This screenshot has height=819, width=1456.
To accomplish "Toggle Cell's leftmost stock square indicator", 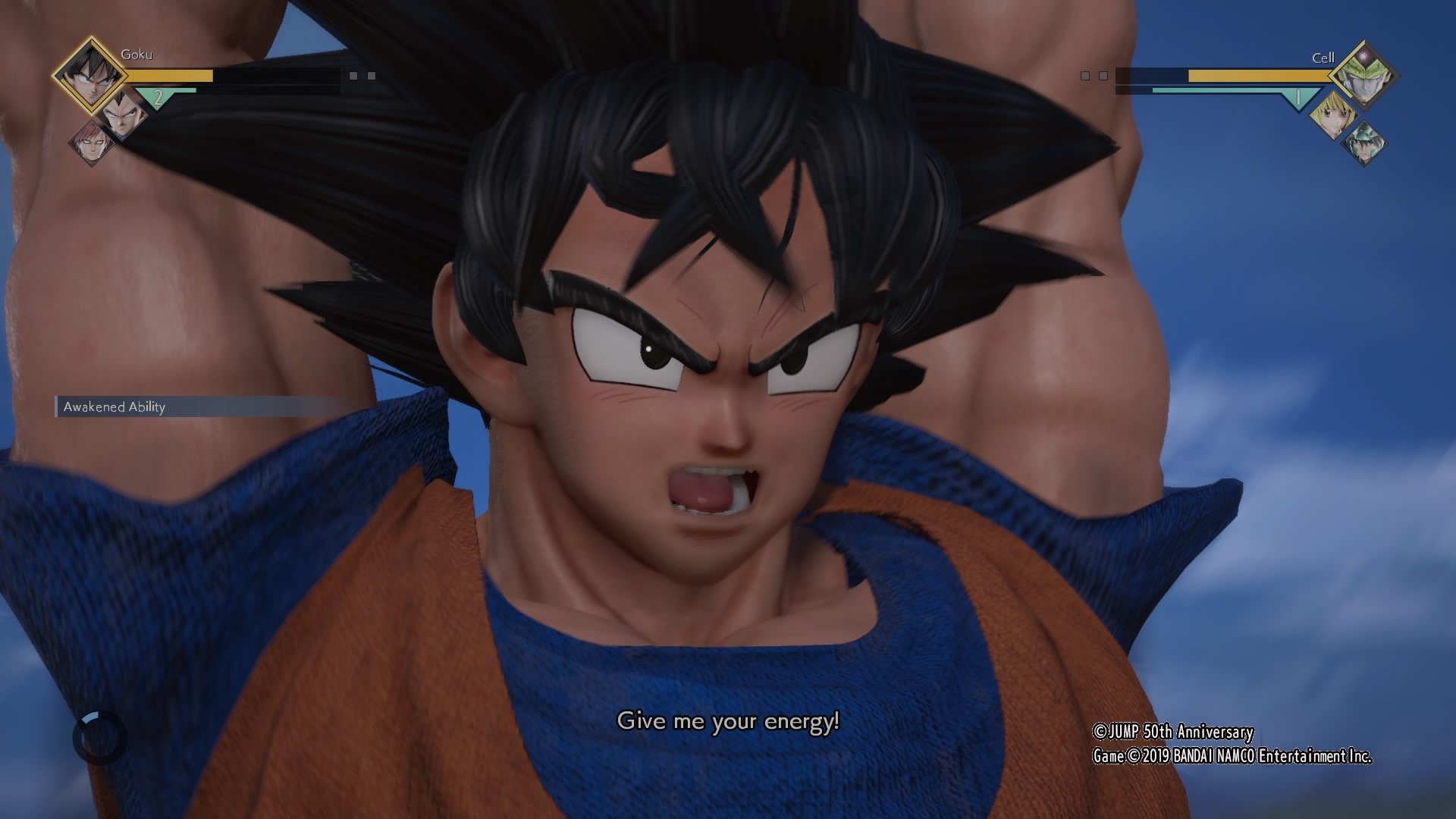I will coord(1085,76).
